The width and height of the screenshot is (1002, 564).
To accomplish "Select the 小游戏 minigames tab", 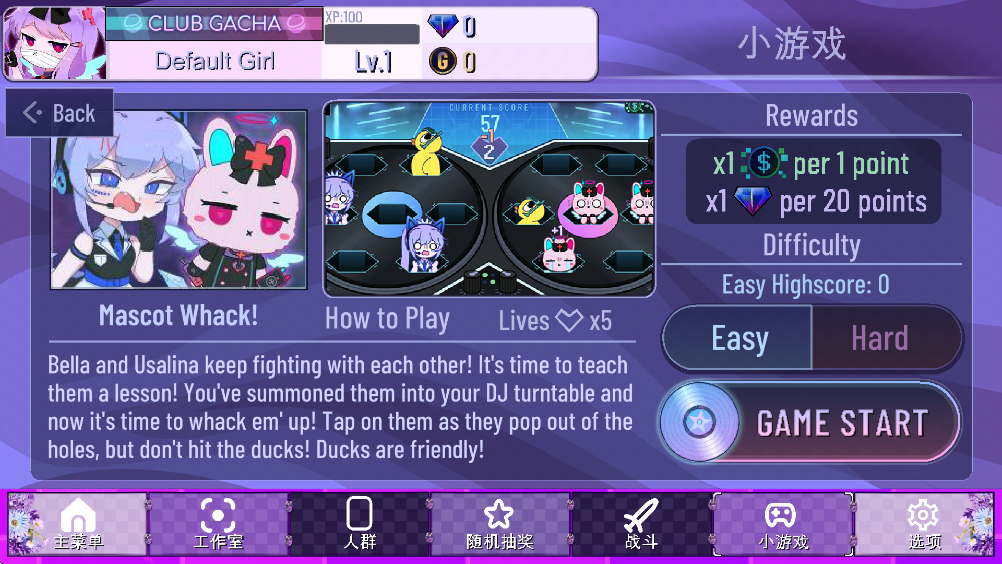I will click(782, 524).
